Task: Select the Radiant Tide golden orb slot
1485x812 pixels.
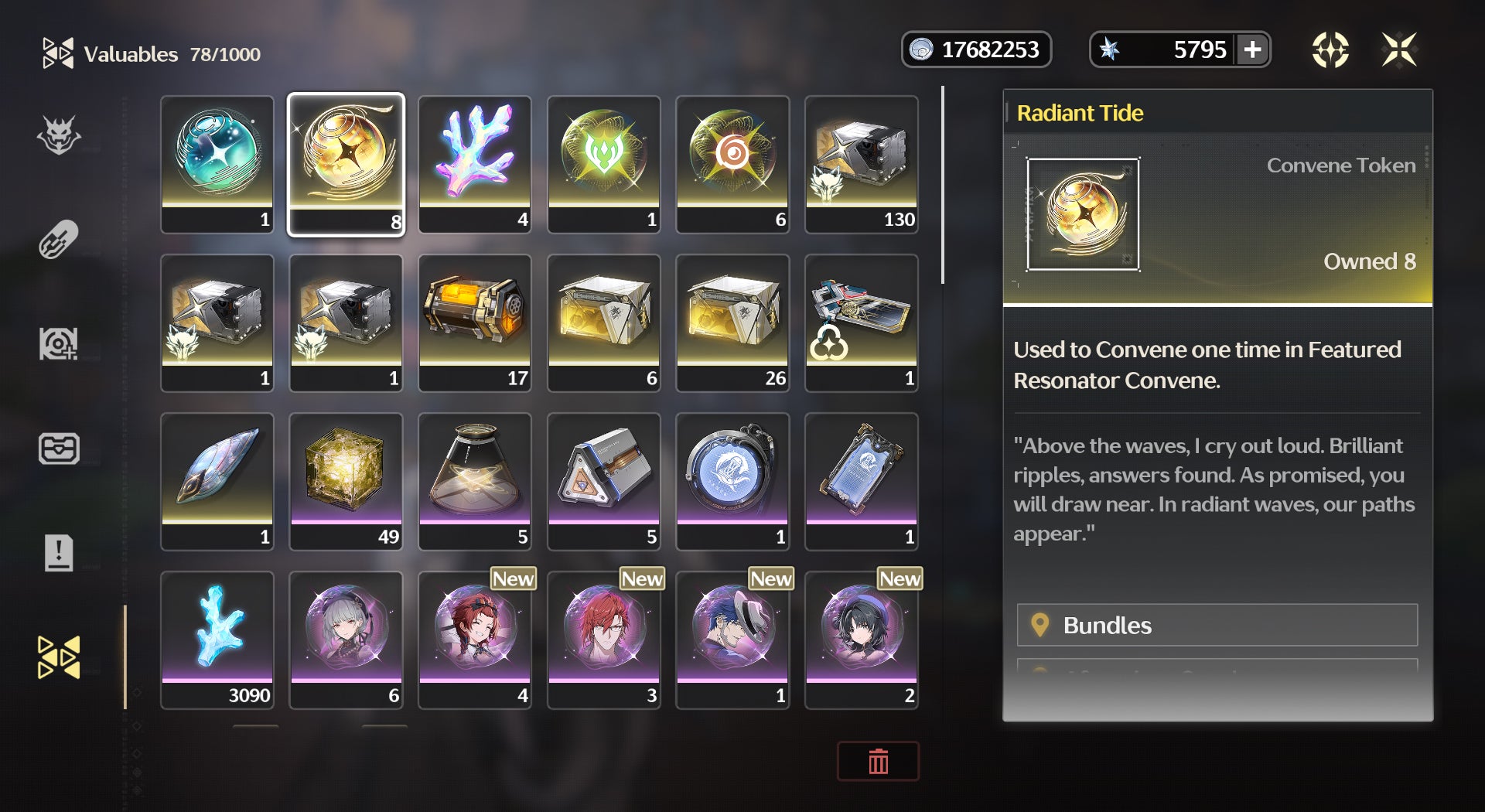Action: click(346, 164)
